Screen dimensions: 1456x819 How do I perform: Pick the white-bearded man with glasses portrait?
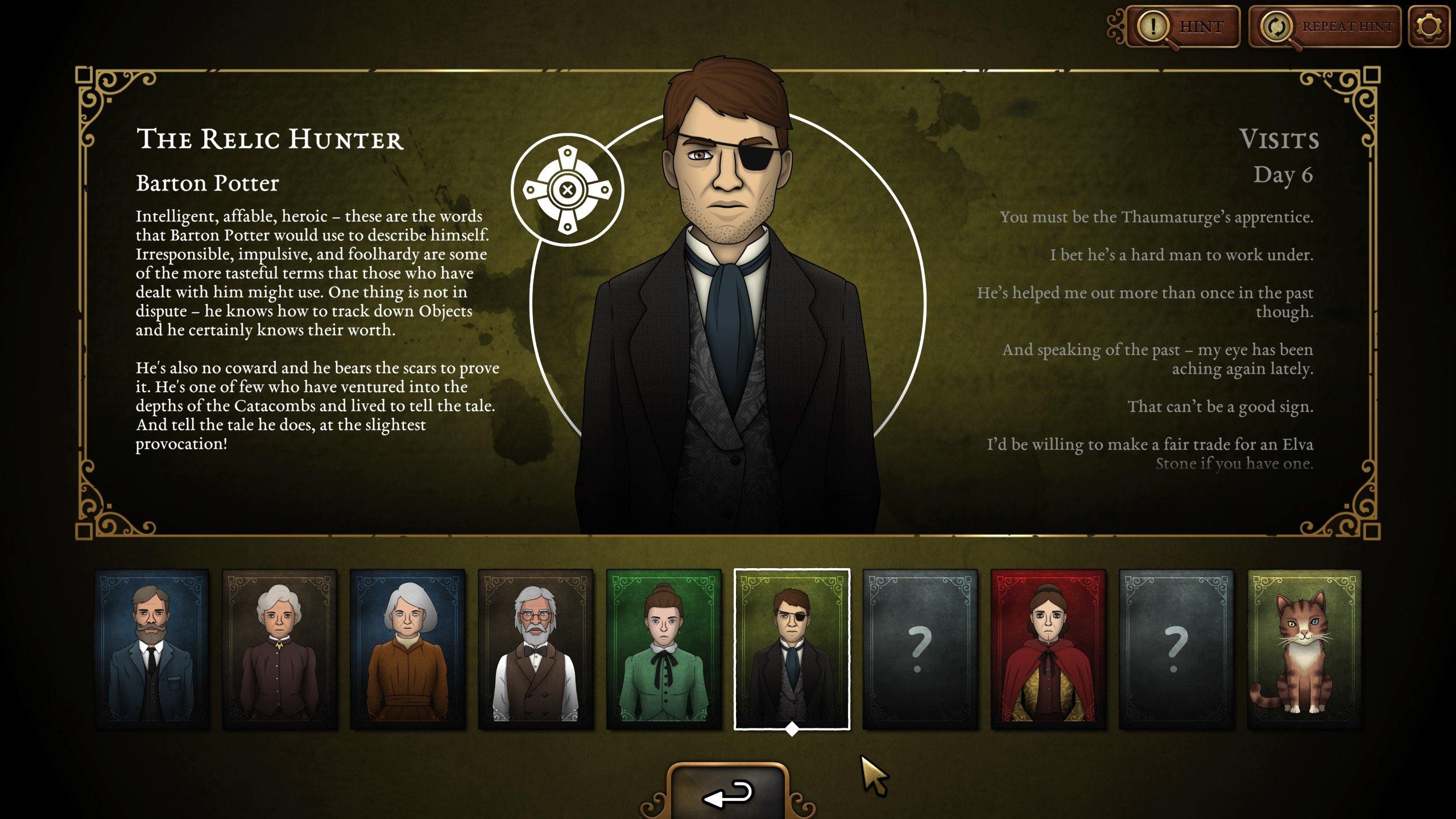tap(536, 649)
